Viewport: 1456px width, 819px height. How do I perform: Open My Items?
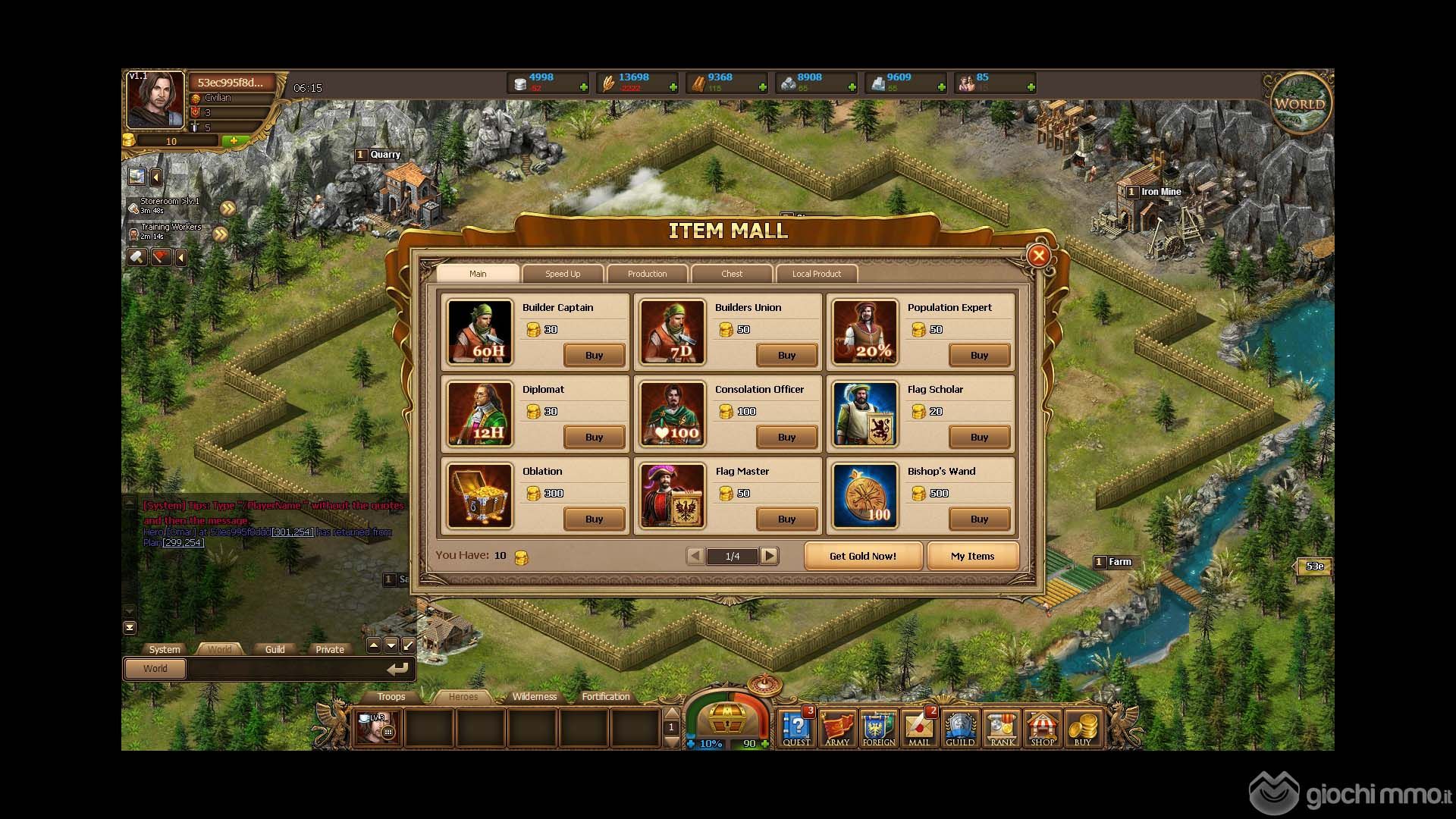(x=972, y=556)
